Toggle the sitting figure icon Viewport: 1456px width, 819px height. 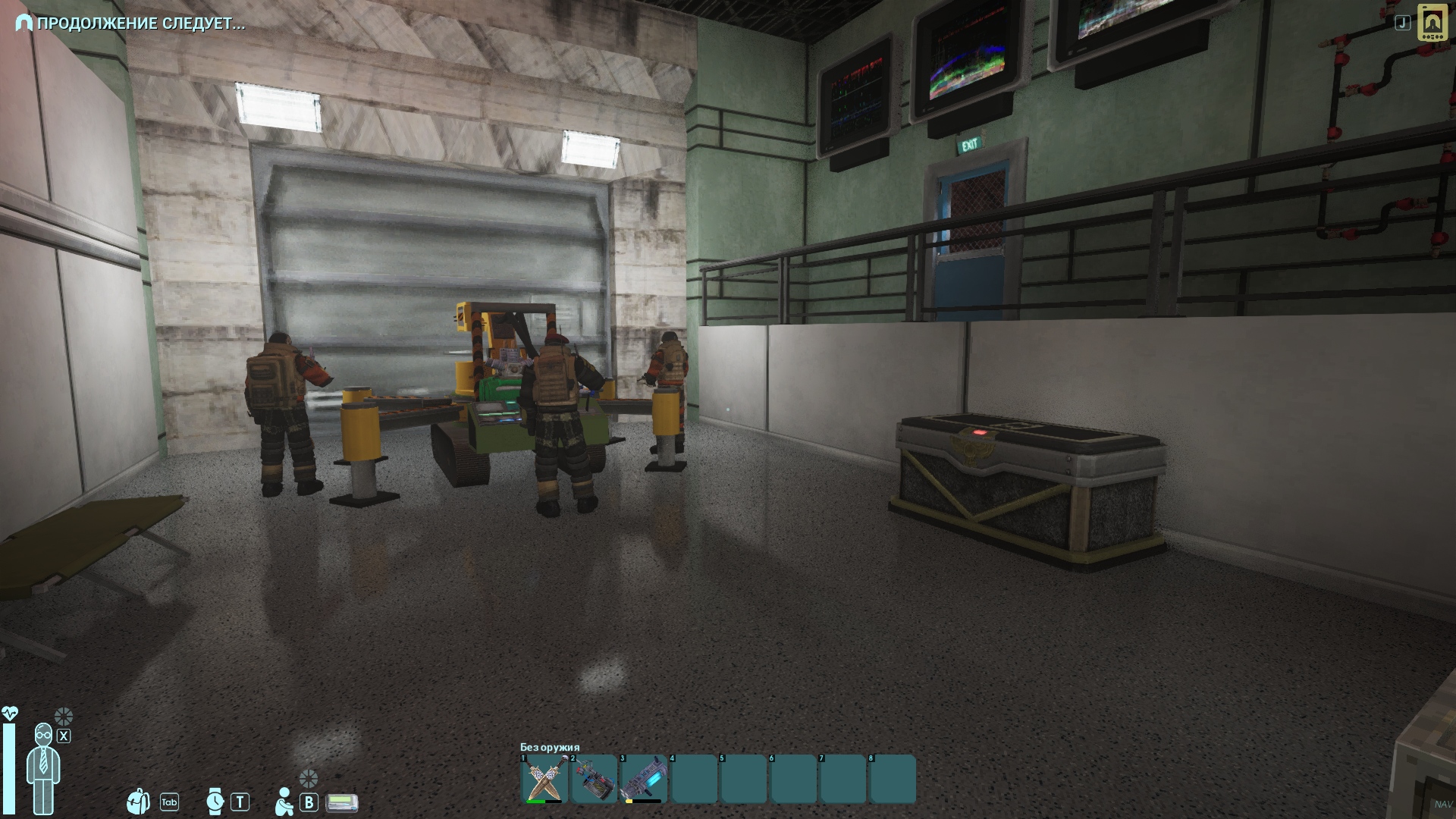284,802
